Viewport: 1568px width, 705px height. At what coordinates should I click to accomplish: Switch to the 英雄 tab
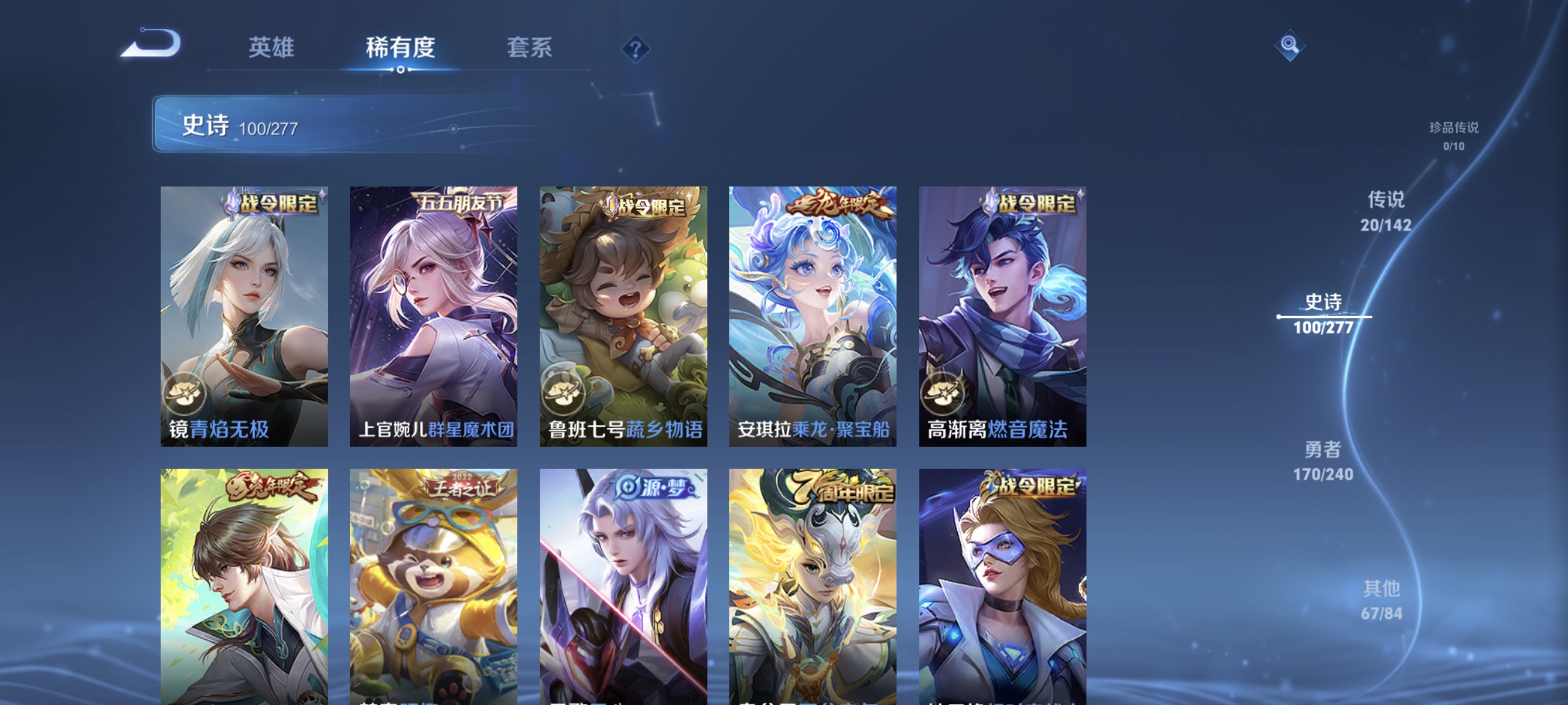click(x=271, y=48)
